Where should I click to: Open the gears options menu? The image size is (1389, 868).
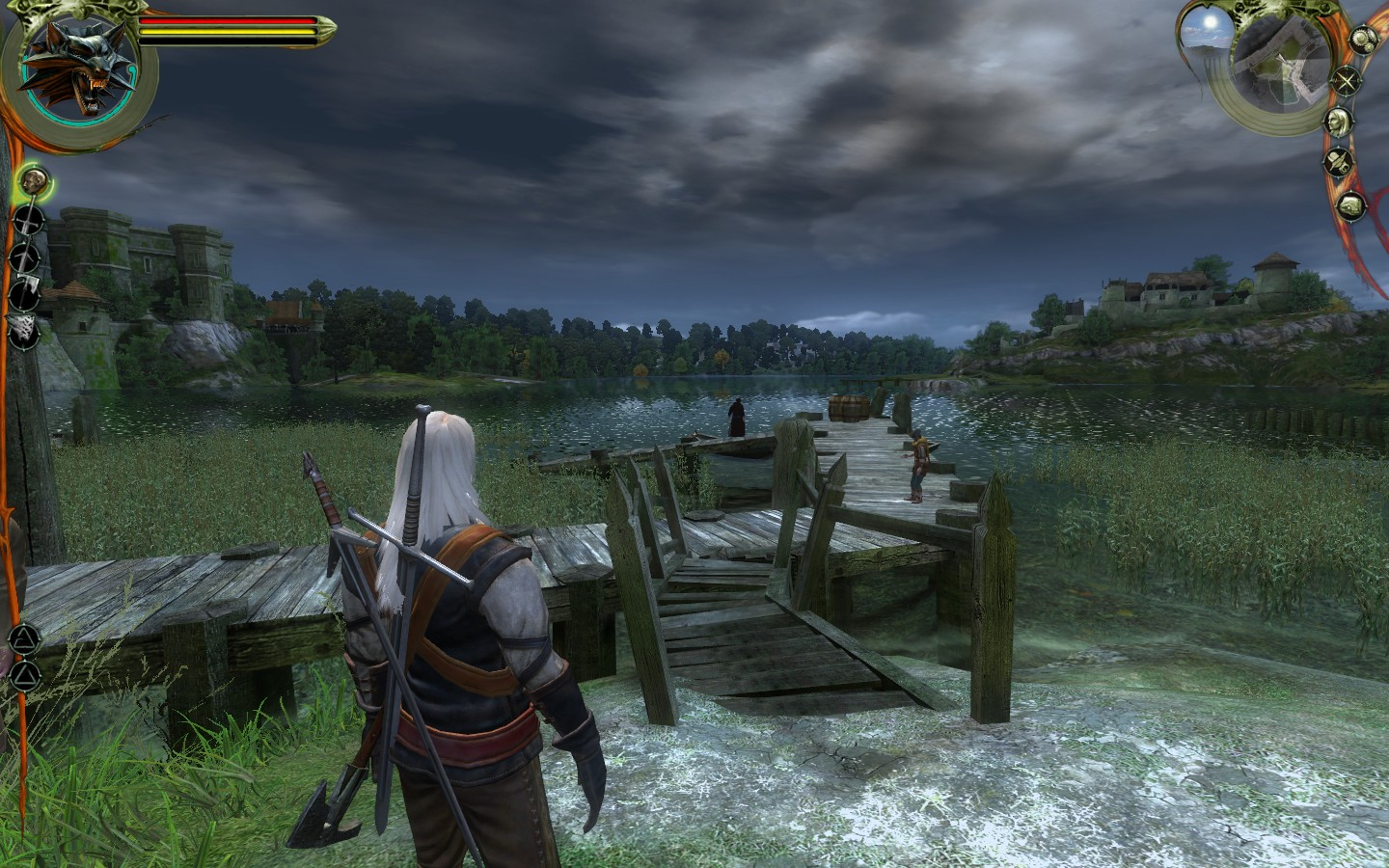click(x=1362, y=39)
